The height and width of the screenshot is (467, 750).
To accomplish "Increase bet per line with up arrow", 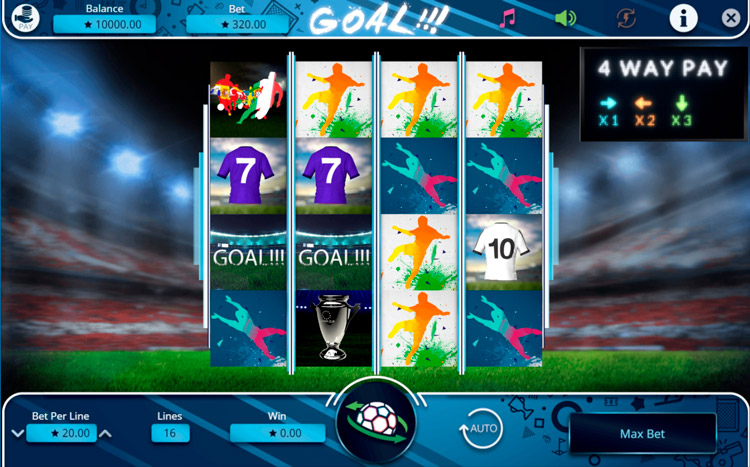I will pyautogui.click(x=106, y=434).
